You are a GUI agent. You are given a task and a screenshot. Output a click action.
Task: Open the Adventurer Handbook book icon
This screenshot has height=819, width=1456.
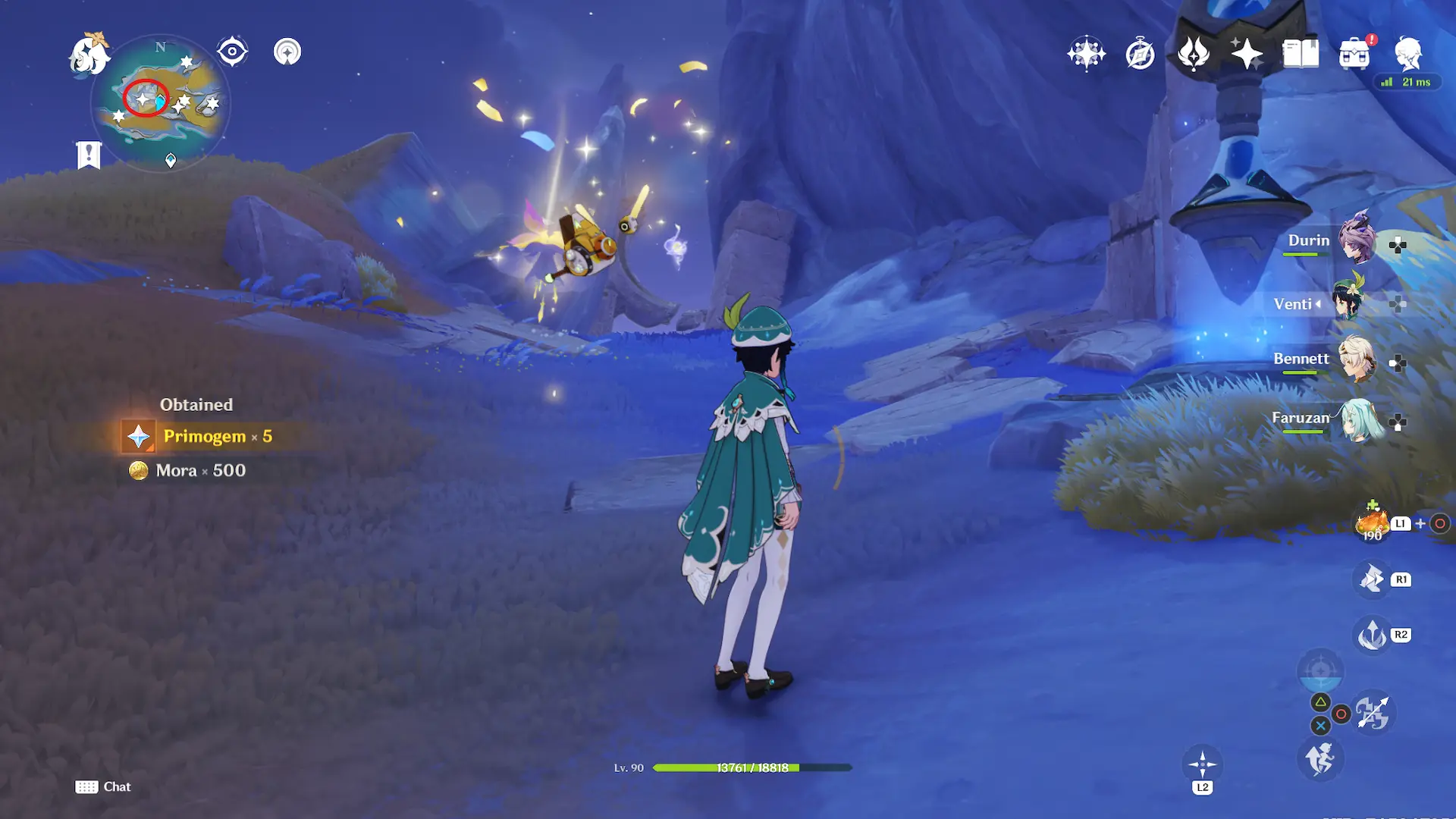coord(1301,54)
